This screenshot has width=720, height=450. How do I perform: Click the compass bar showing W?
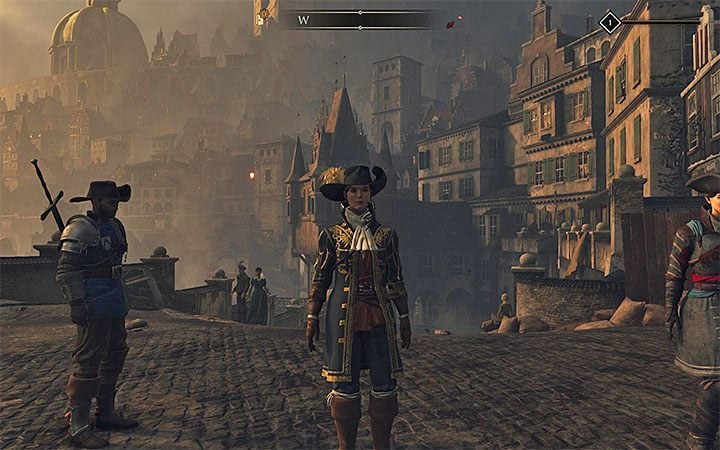pos(358,19)
